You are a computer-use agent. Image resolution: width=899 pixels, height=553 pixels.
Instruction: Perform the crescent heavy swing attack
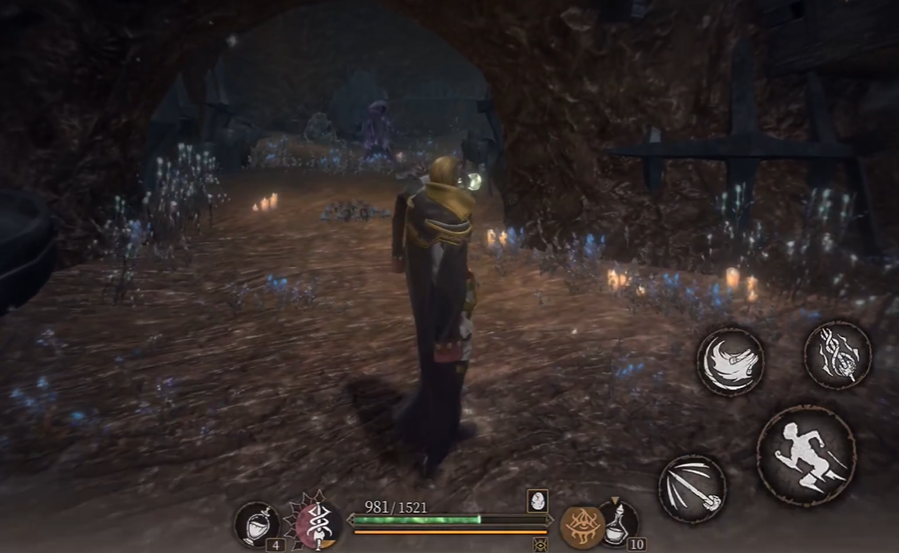730,360
